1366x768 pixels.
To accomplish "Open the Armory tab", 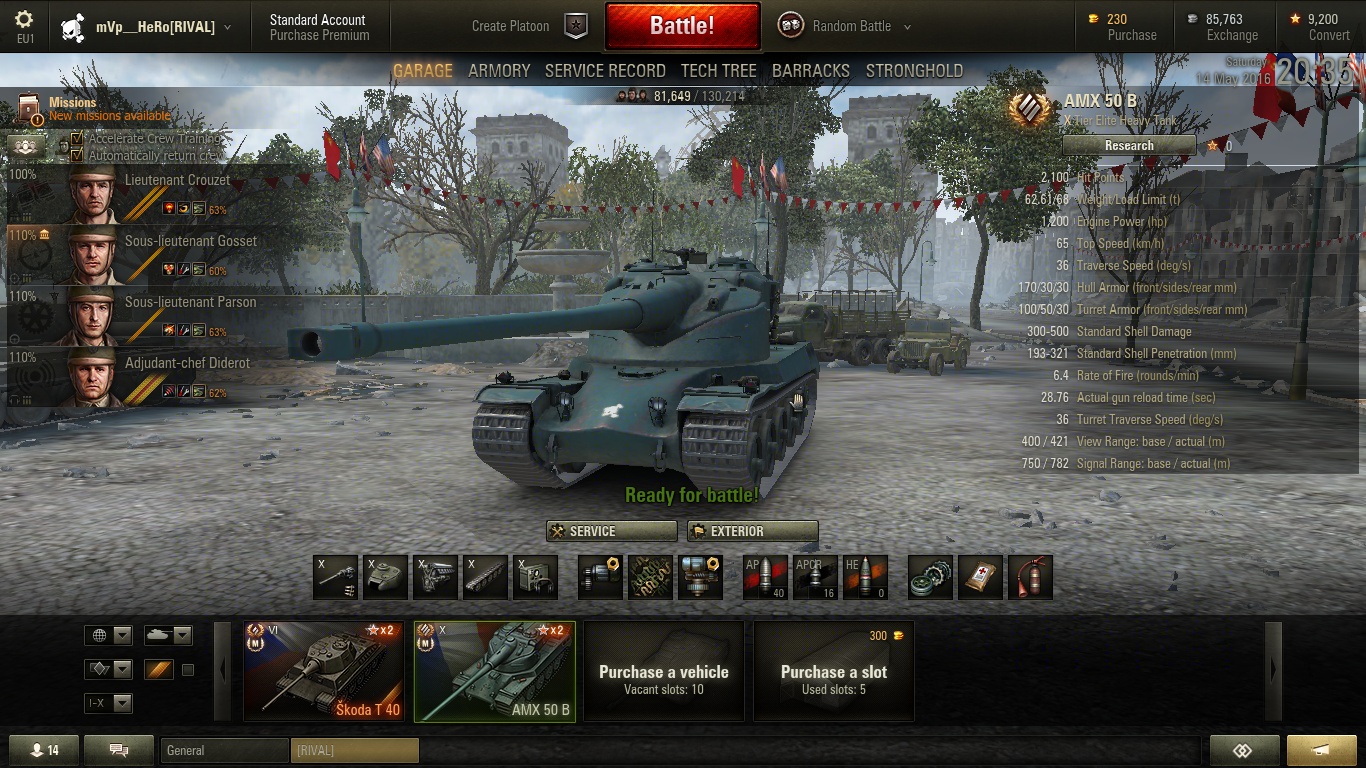I will click(499, 71).
